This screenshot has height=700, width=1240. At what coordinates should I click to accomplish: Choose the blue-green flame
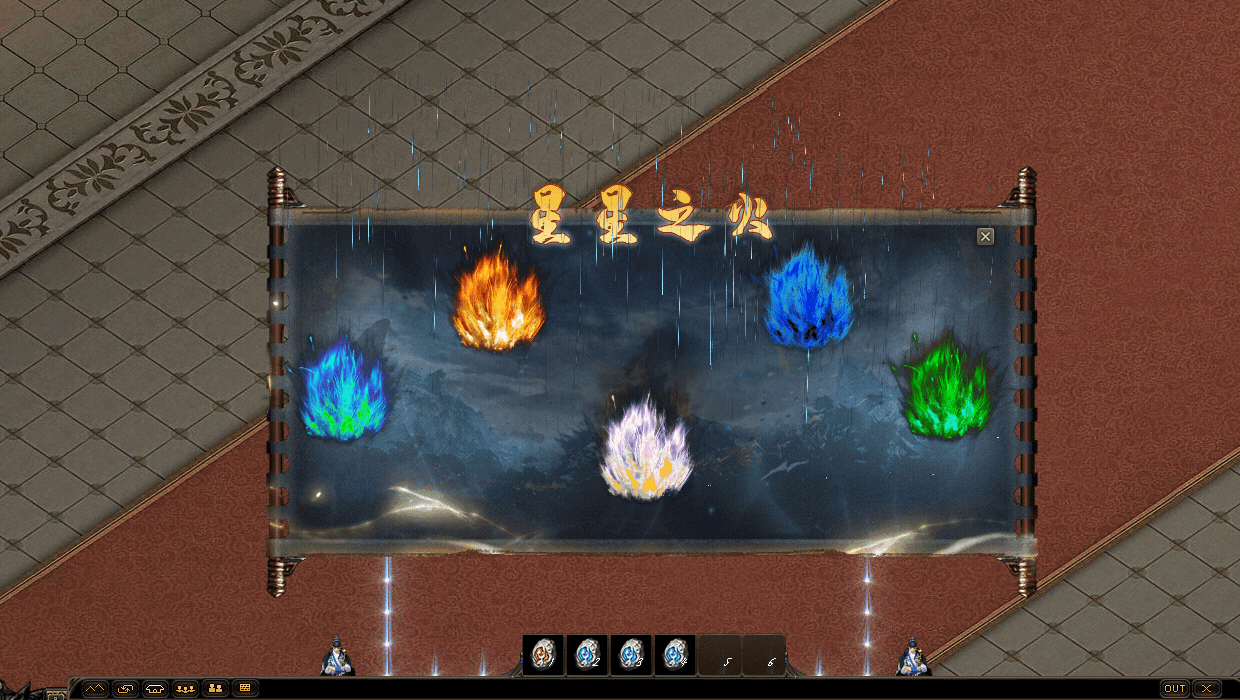point(343,392)
